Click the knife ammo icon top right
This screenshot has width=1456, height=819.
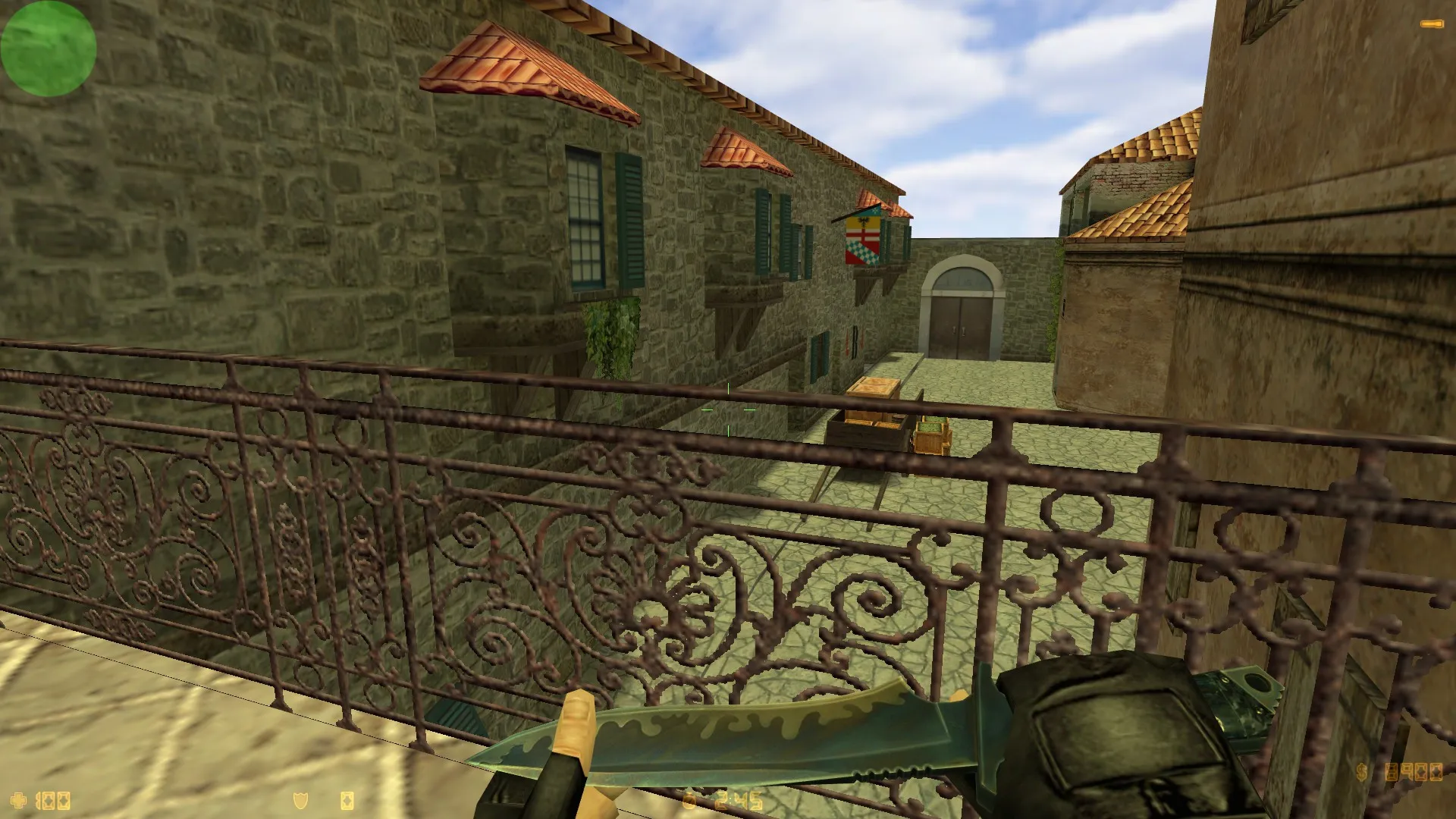[1432, 24]
